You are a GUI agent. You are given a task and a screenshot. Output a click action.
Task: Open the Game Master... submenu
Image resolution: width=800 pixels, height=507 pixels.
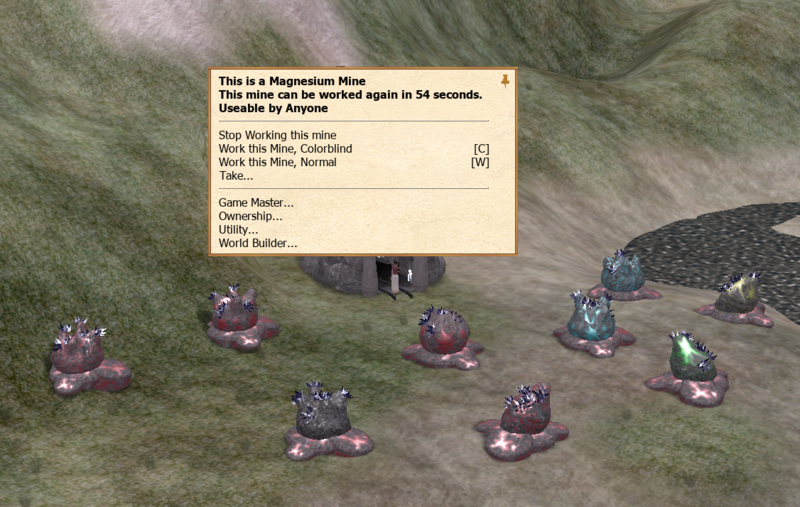coord(256,203)
